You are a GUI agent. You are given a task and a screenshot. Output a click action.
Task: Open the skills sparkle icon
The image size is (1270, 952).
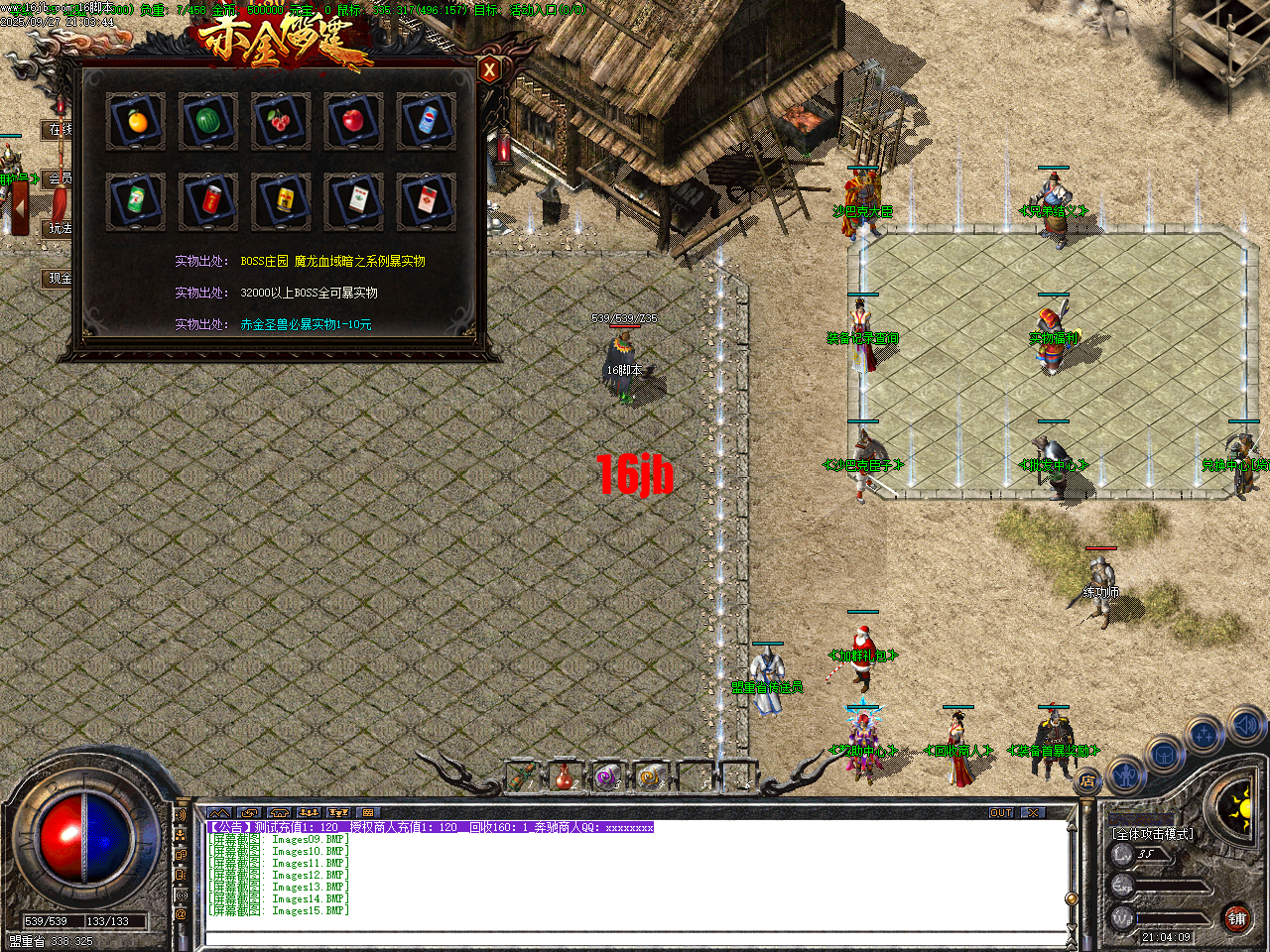[1205, 735]
